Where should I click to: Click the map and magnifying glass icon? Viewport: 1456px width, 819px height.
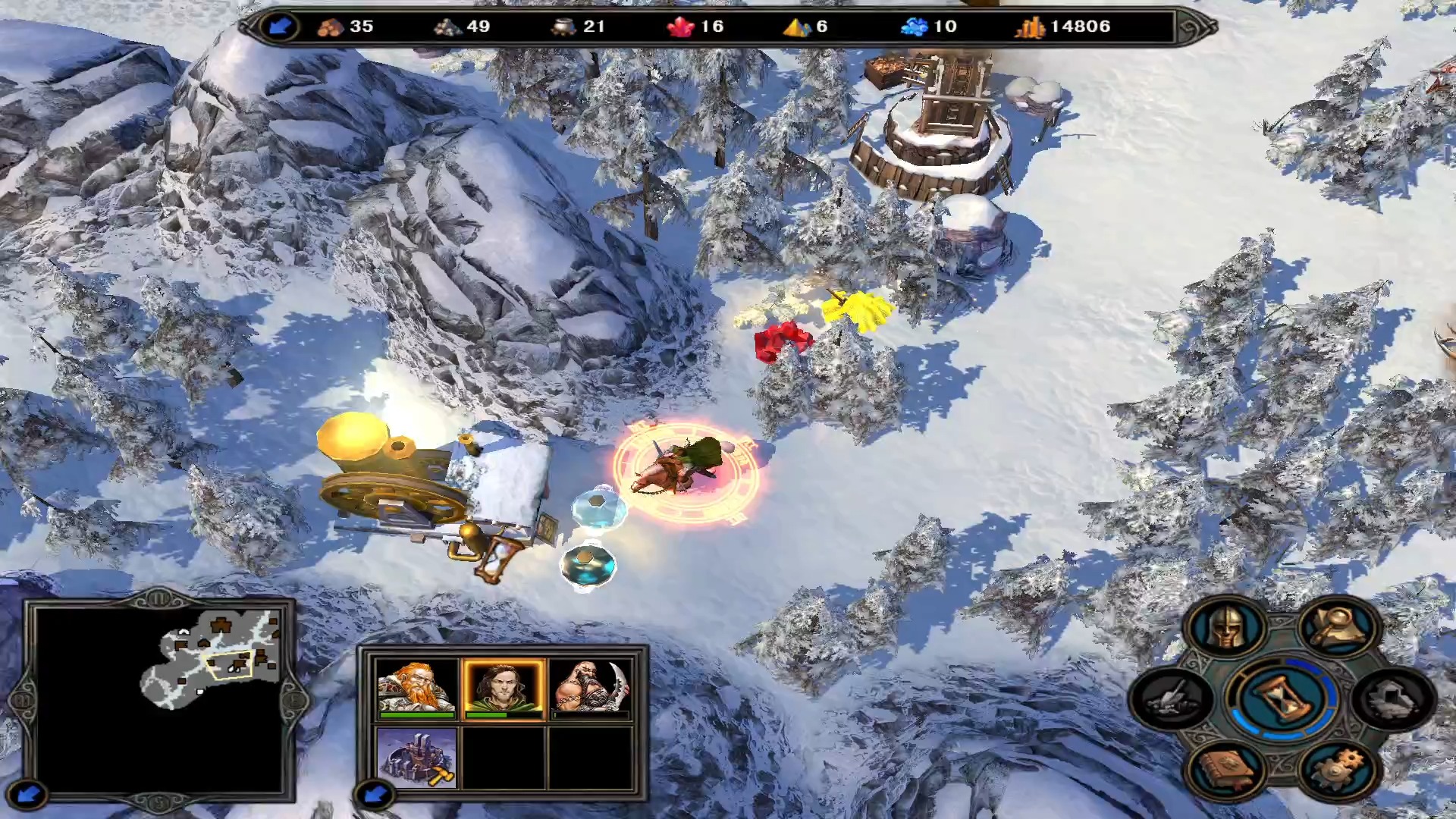(x=1338, y=627)
